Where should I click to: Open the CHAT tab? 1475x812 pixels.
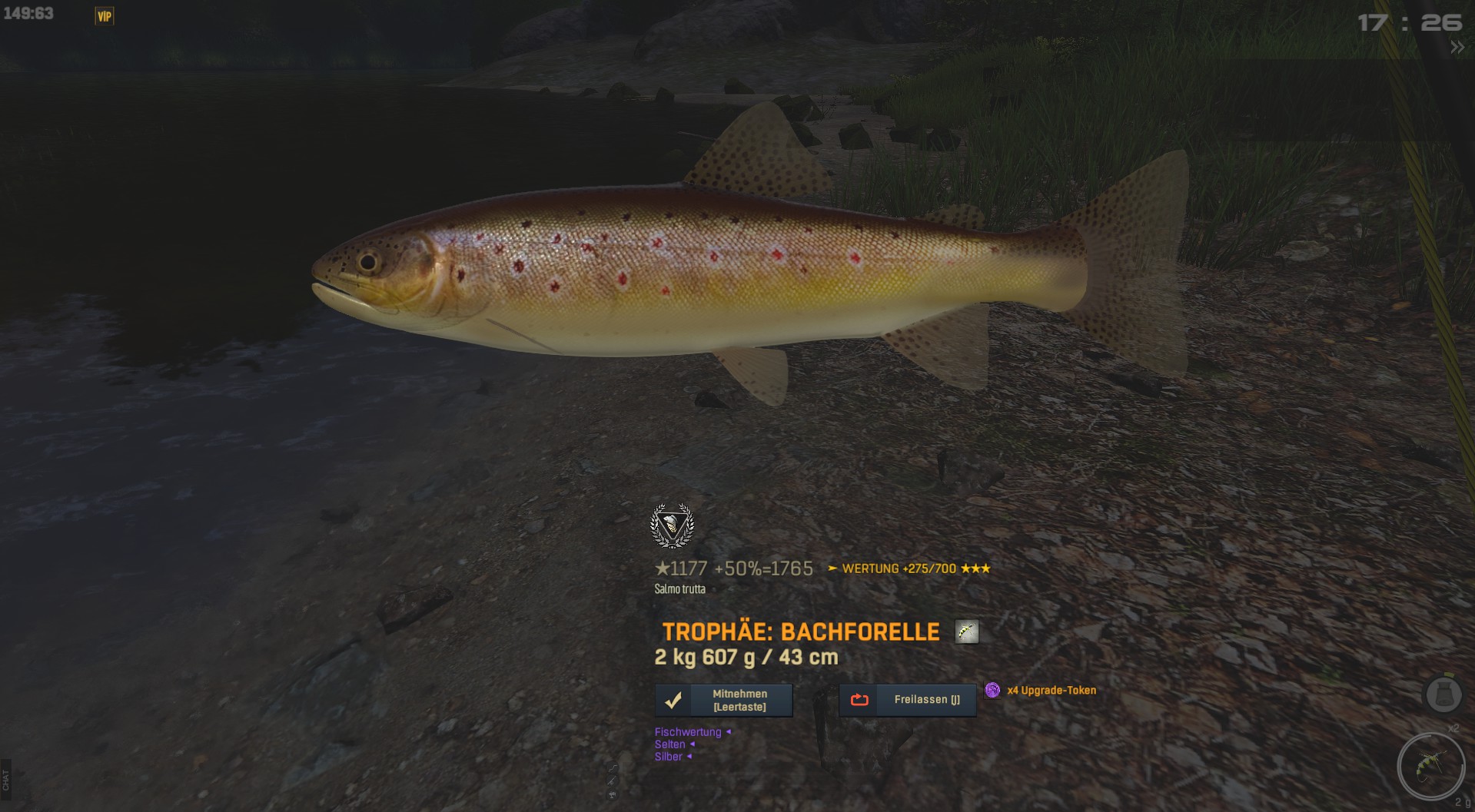click(6, 780)
